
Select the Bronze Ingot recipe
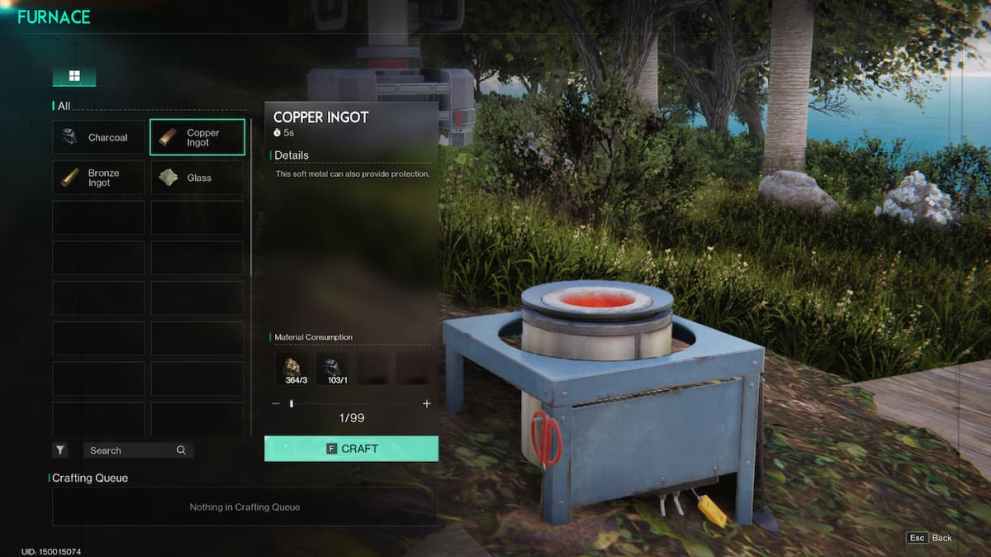click(98, 178)
